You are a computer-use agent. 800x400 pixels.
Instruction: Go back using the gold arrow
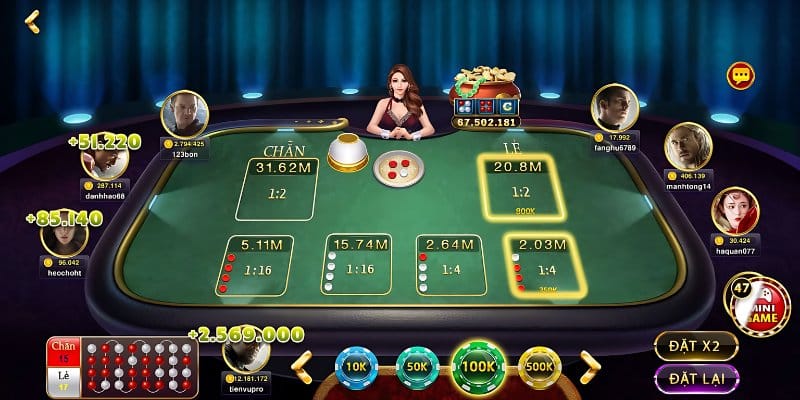click(x=32, y=21)
